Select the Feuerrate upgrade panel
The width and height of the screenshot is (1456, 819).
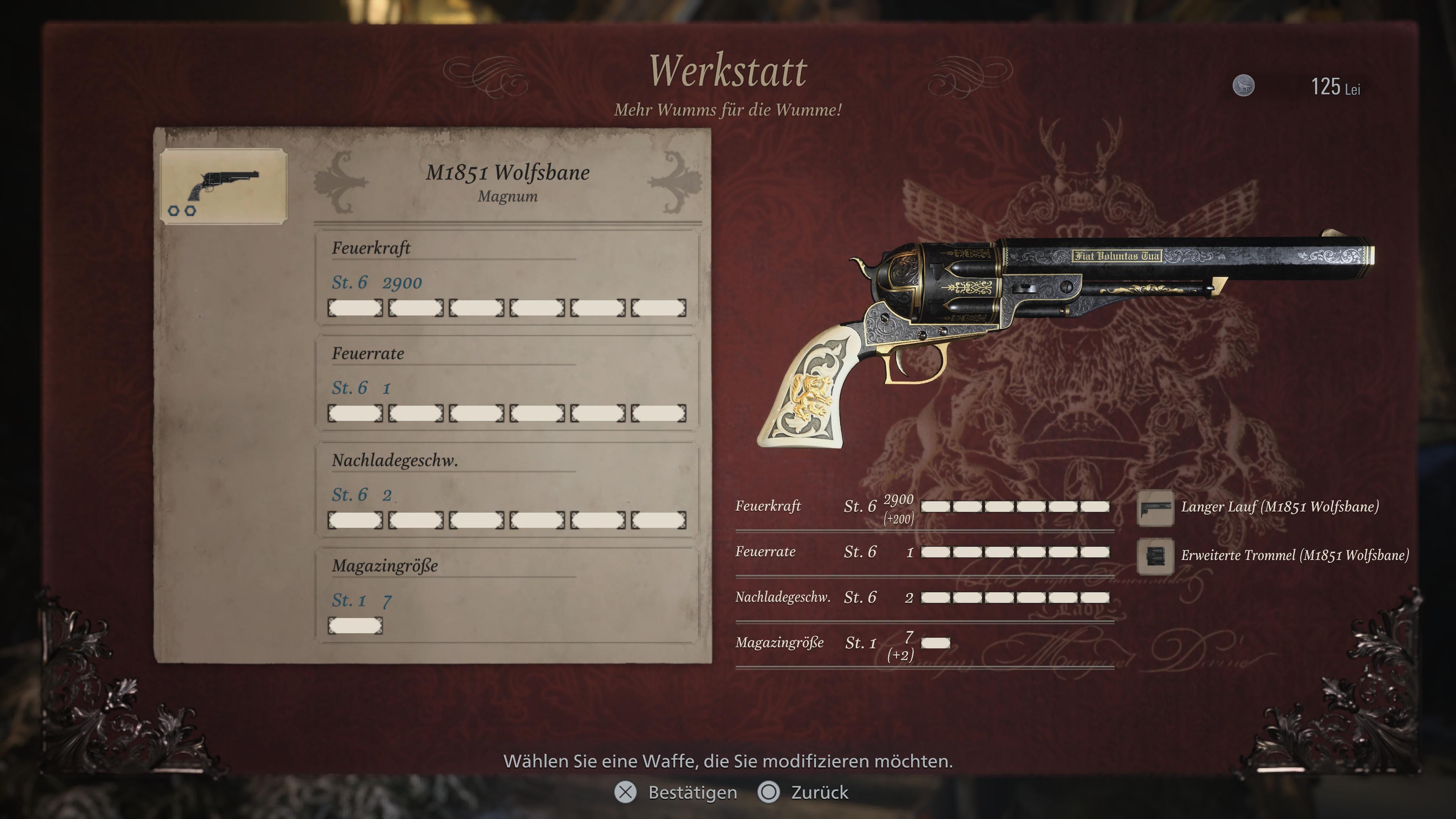point(507,383)
